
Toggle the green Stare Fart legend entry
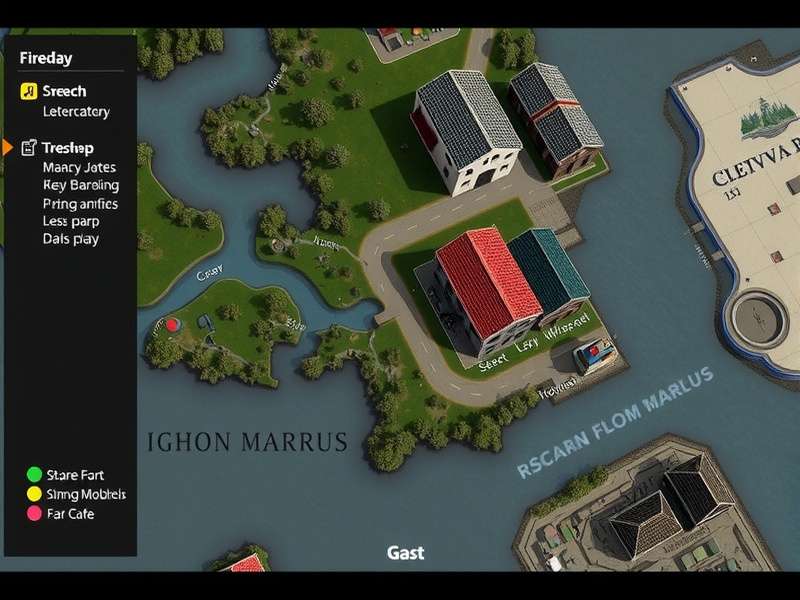coord(34,475)
